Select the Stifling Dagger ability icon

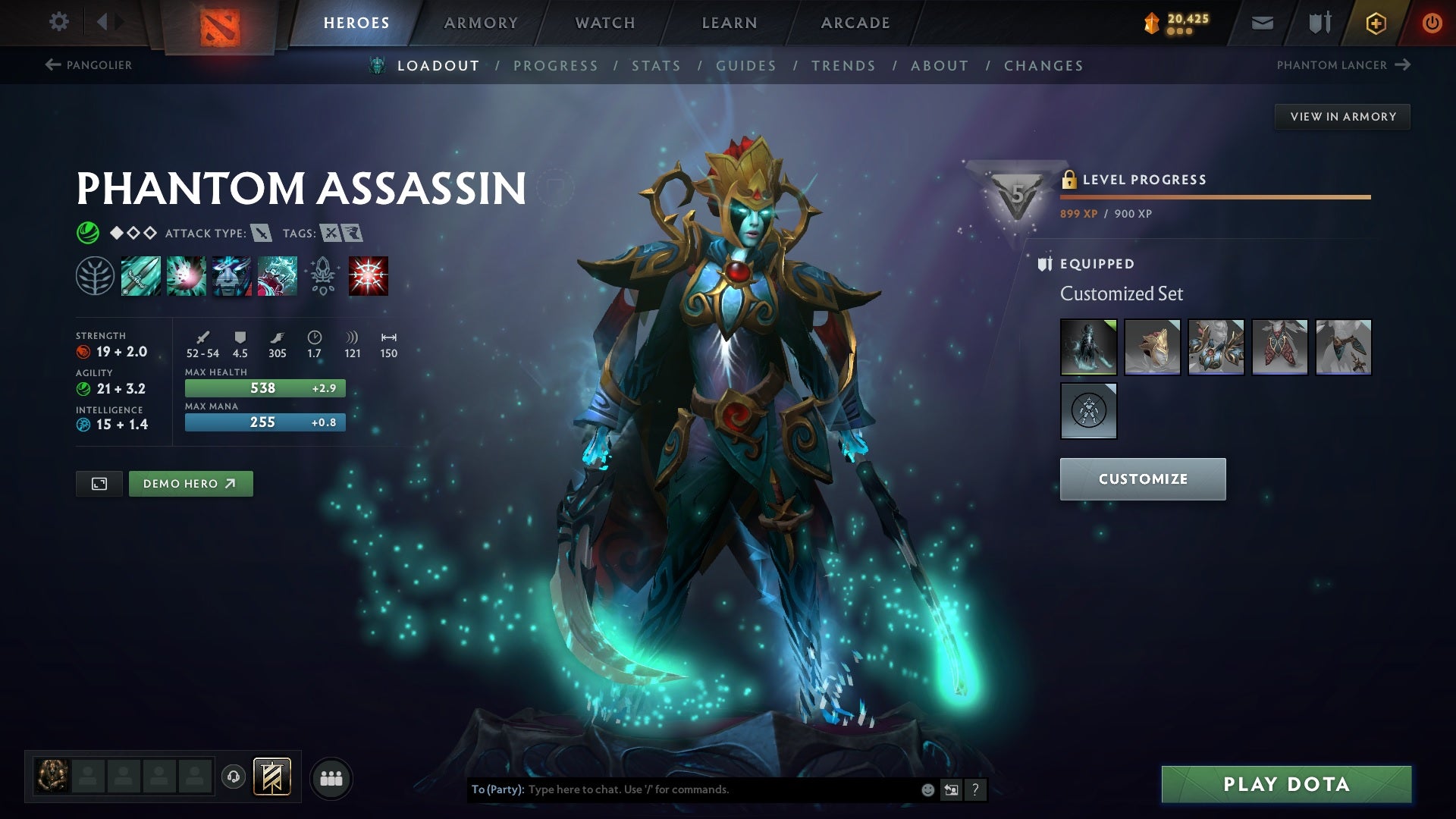140,275
